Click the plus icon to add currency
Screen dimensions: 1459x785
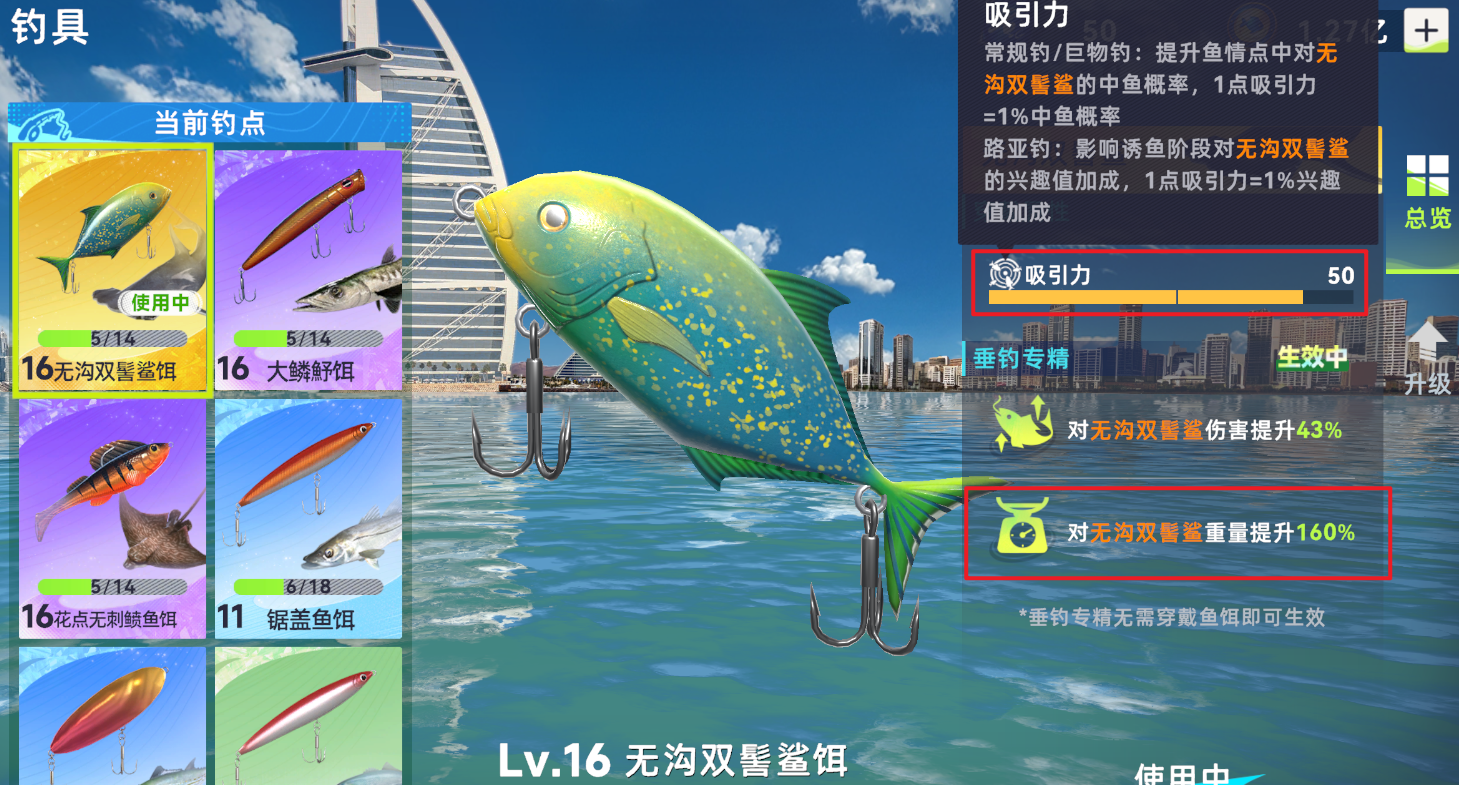[x=1429, y=29]
